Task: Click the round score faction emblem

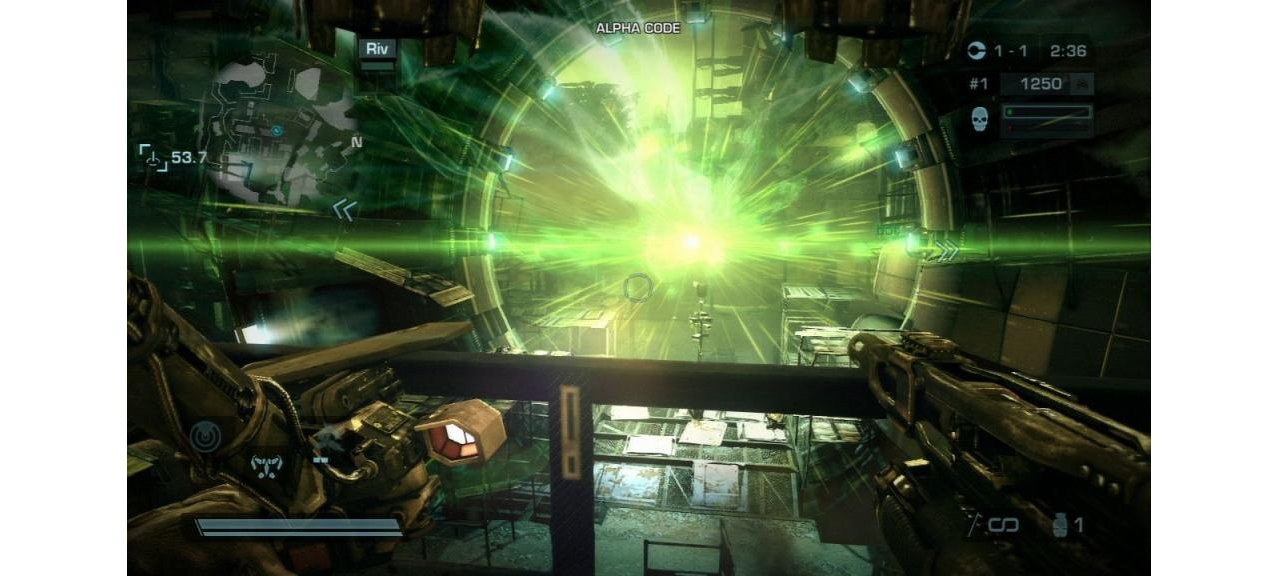Action: coord(977,50)
